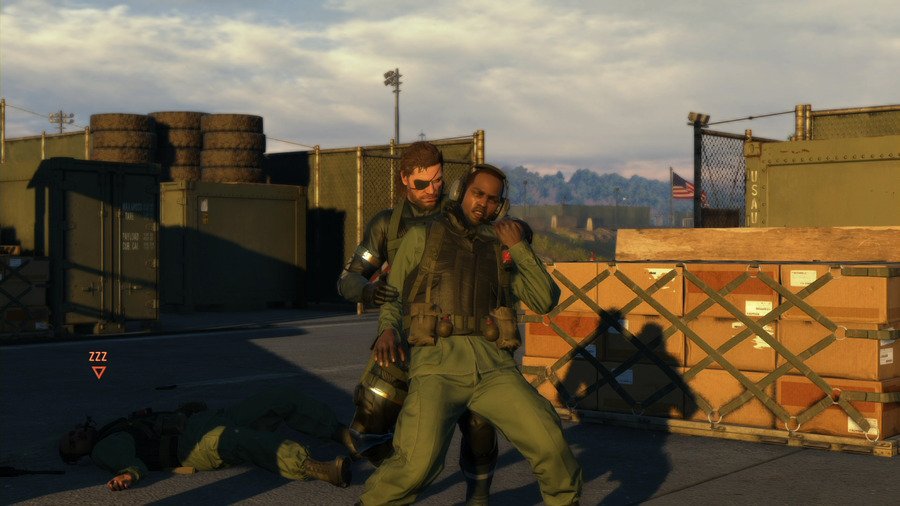Click the ZZZ sleeping enemy marker

(x=98, y=364)
